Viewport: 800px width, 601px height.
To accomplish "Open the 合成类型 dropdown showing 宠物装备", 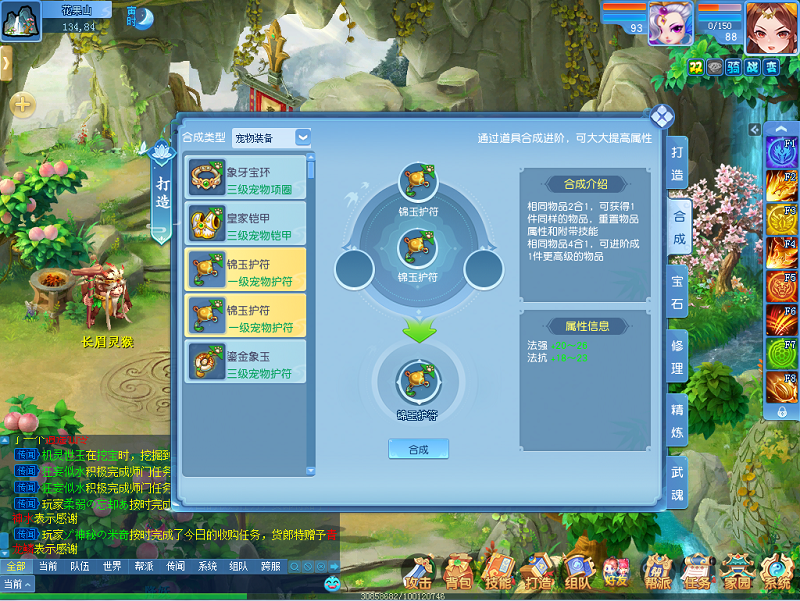I will coord(271,138).
